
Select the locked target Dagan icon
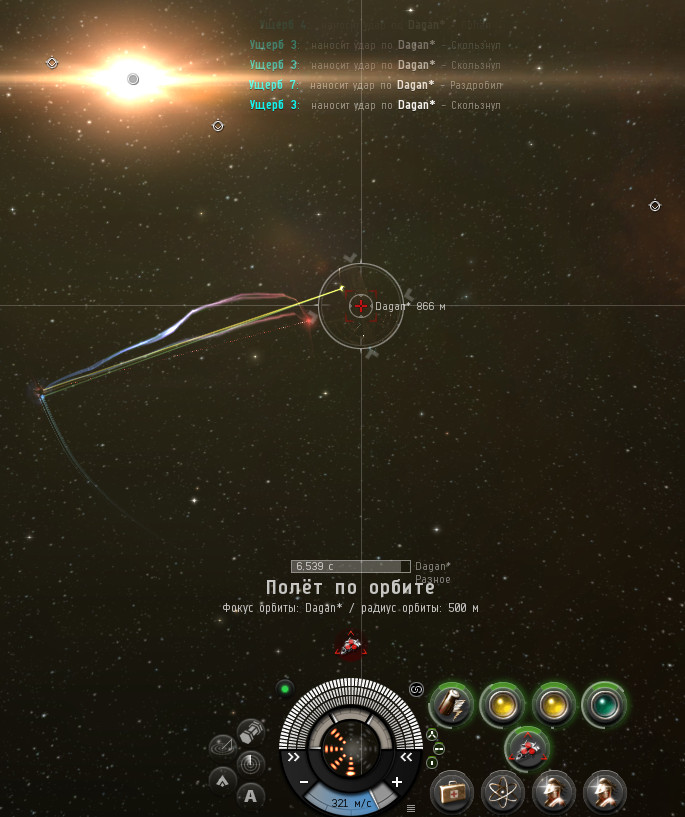coord(350,647)
